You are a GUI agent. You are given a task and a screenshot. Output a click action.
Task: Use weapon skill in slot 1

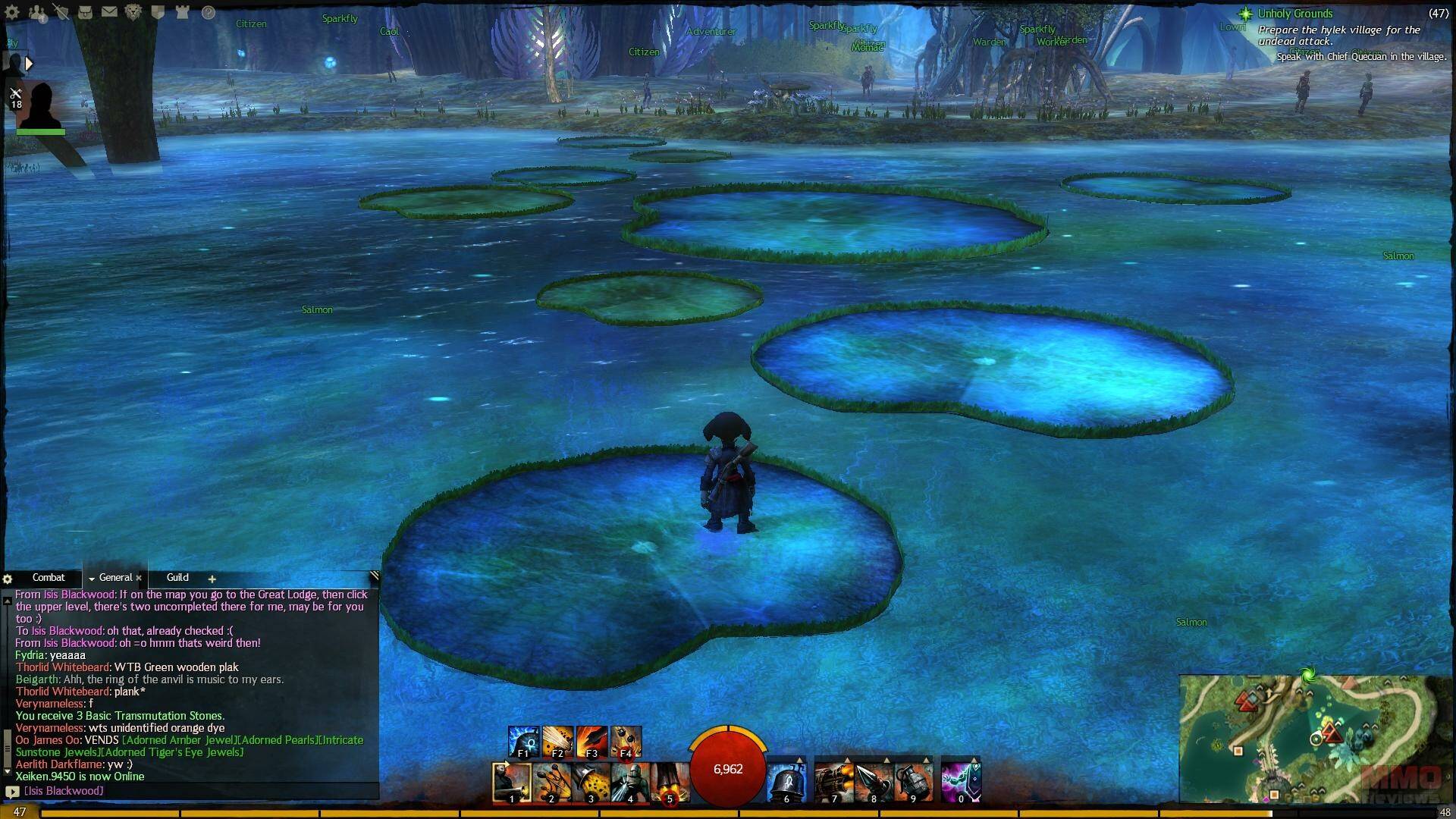coord(512,783)
